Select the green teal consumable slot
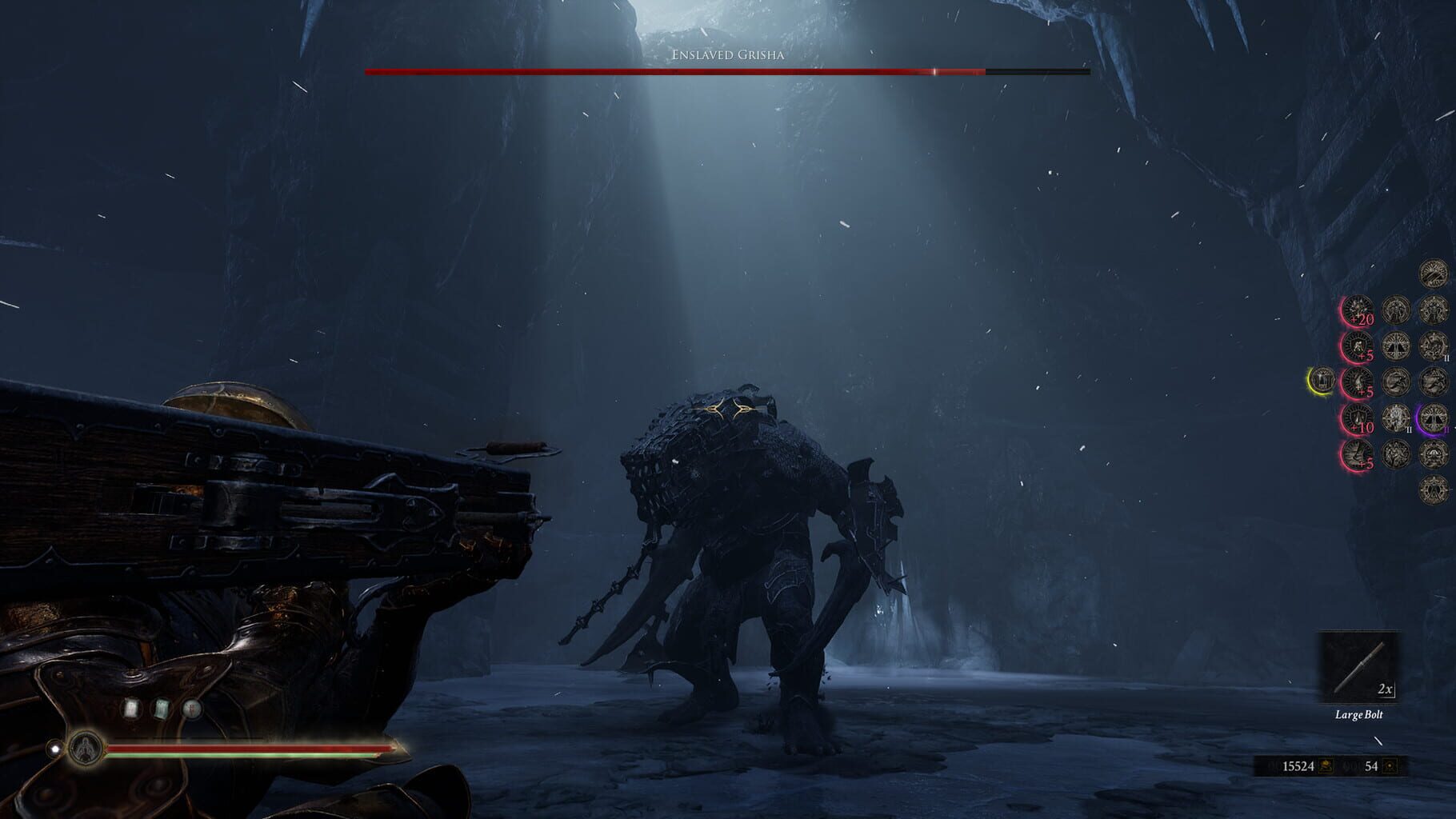This screenshot has height=819, width=1456. (x=161, y=708)
